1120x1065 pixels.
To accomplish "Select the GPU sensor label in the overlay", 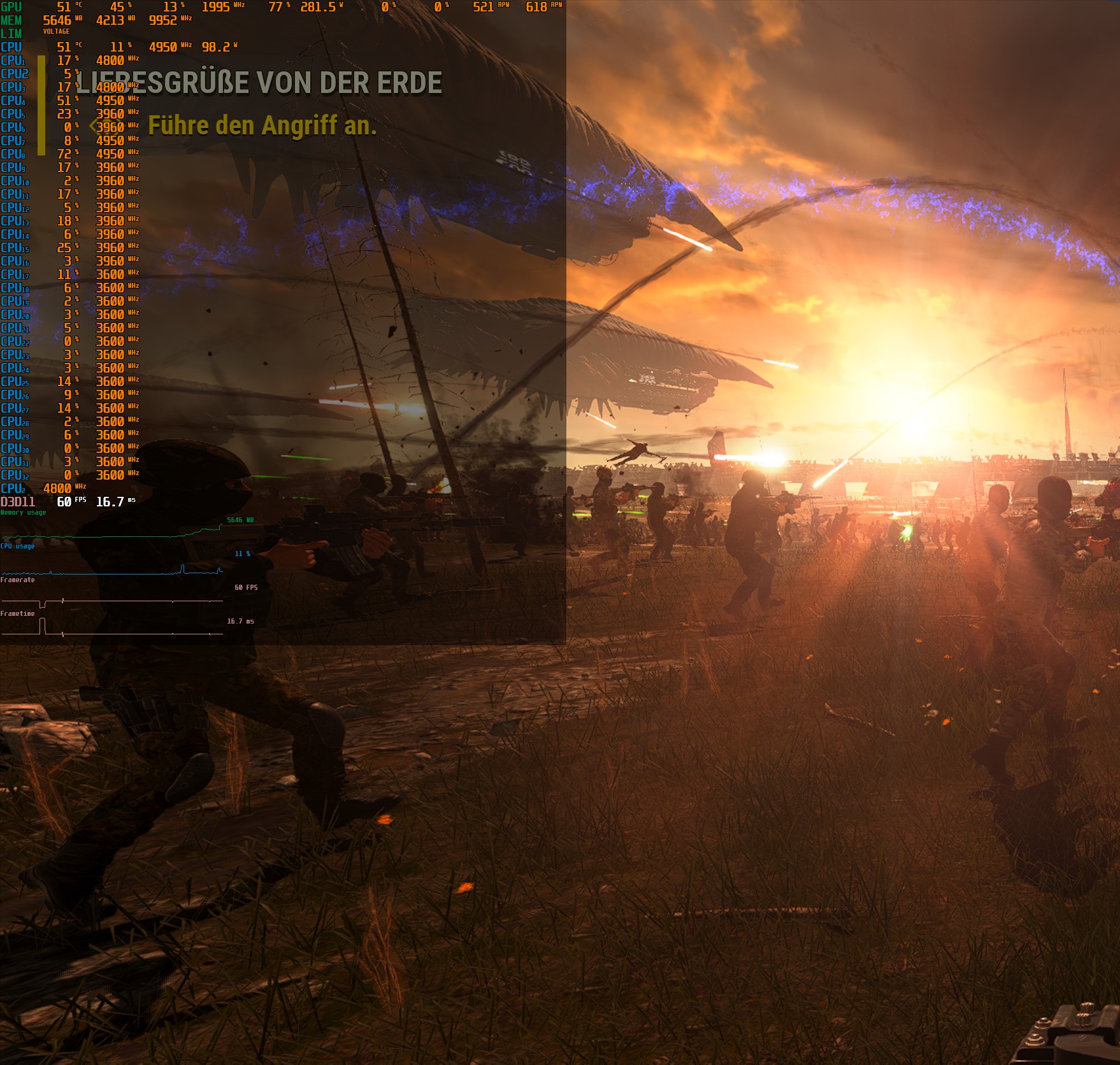I will click(x=13, y=7).
